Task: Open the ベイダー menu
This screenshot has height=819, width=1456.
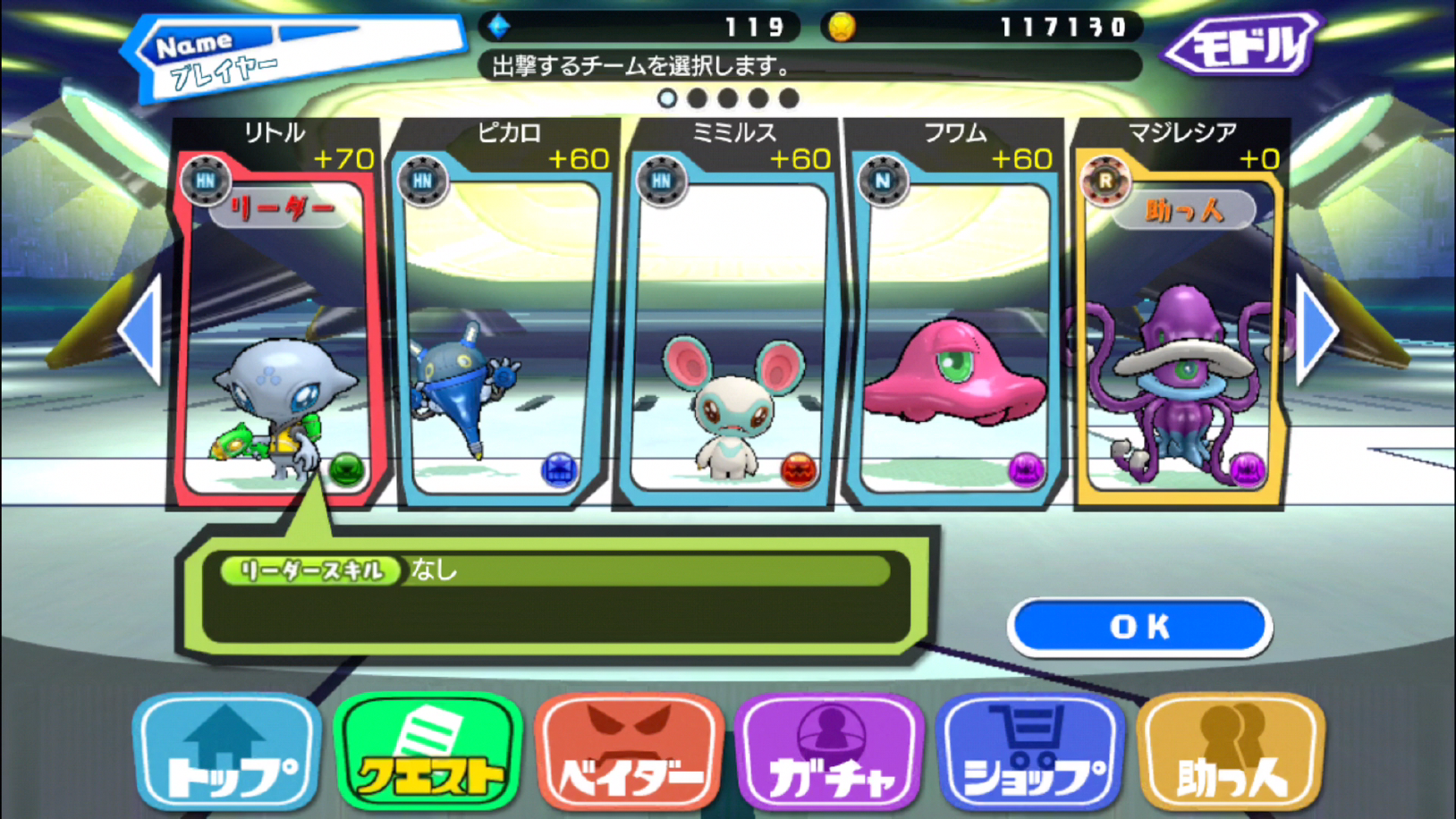Action: pyautogui.click(x=630, y=753)
